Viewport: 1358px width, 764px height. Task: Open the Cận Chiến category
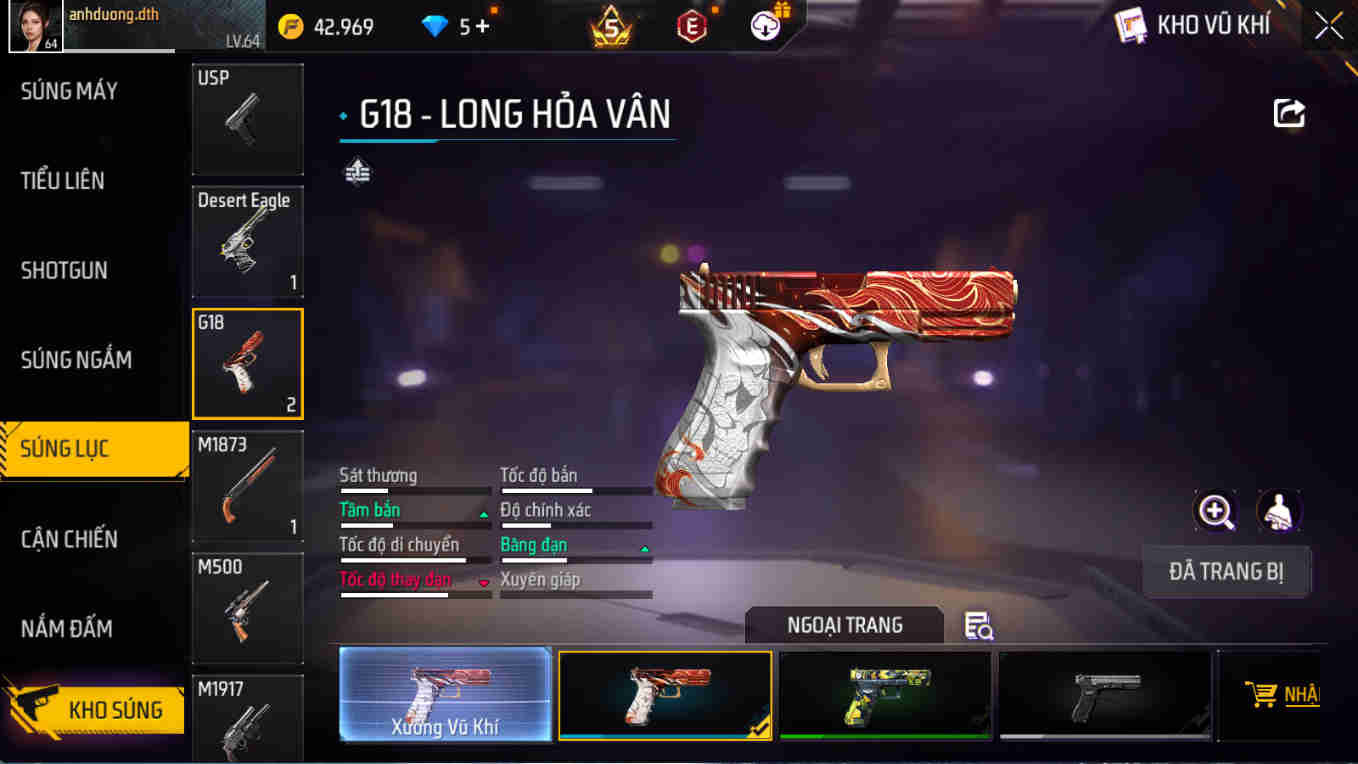coord(67,539)
